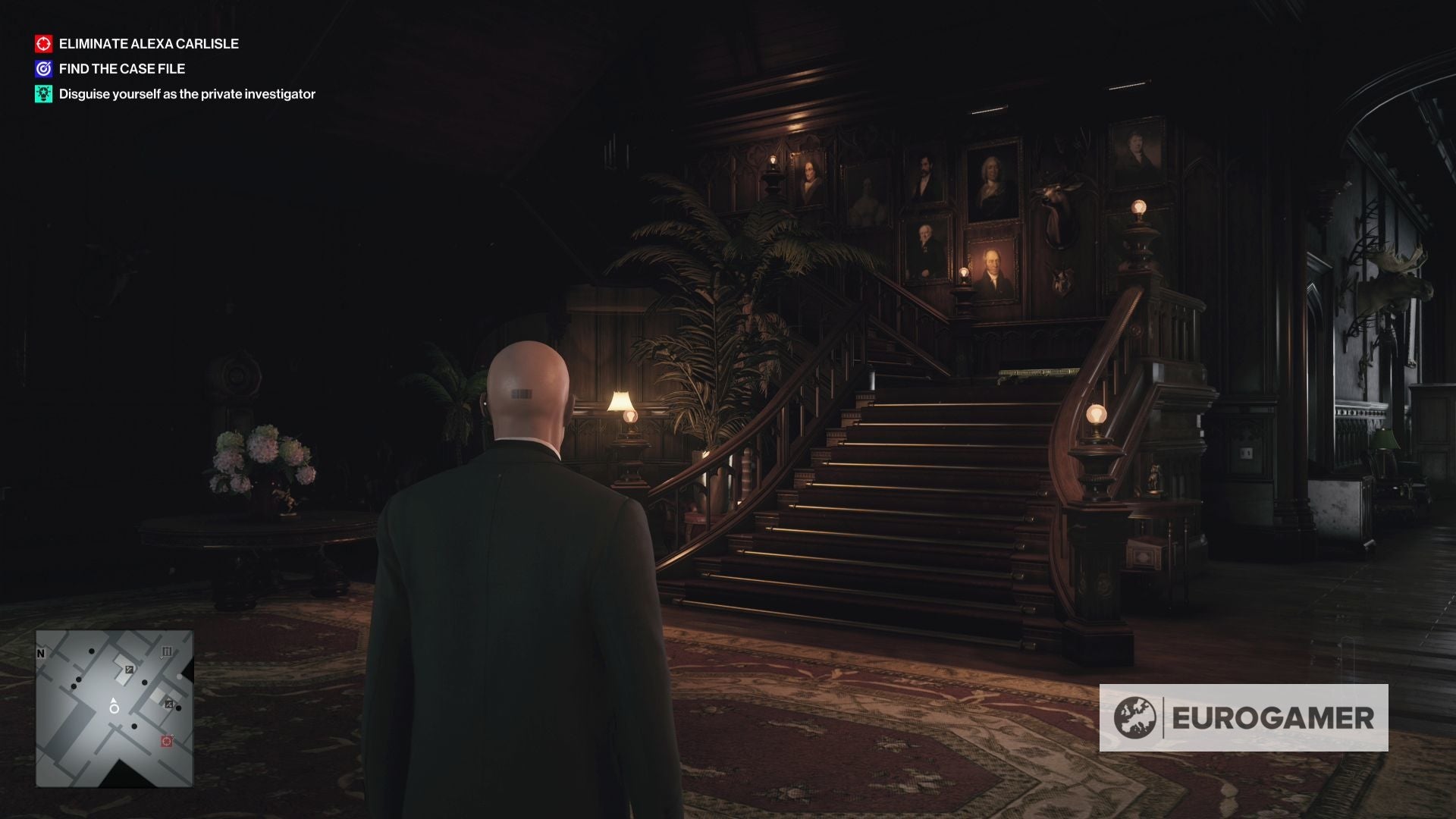Toggle the FIND THE CASE FILE objective entry
The image size is (1456, 819).
point(121,68)
